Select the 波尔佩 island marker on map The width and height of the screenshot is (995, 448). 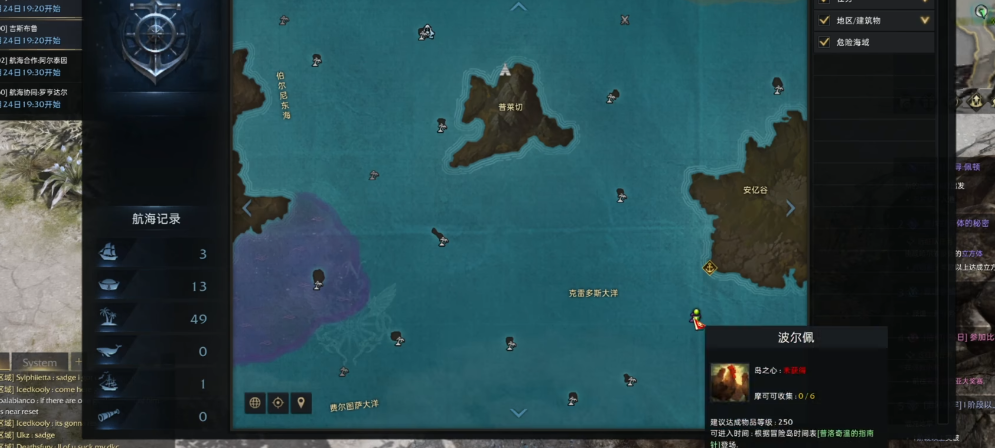696,319
